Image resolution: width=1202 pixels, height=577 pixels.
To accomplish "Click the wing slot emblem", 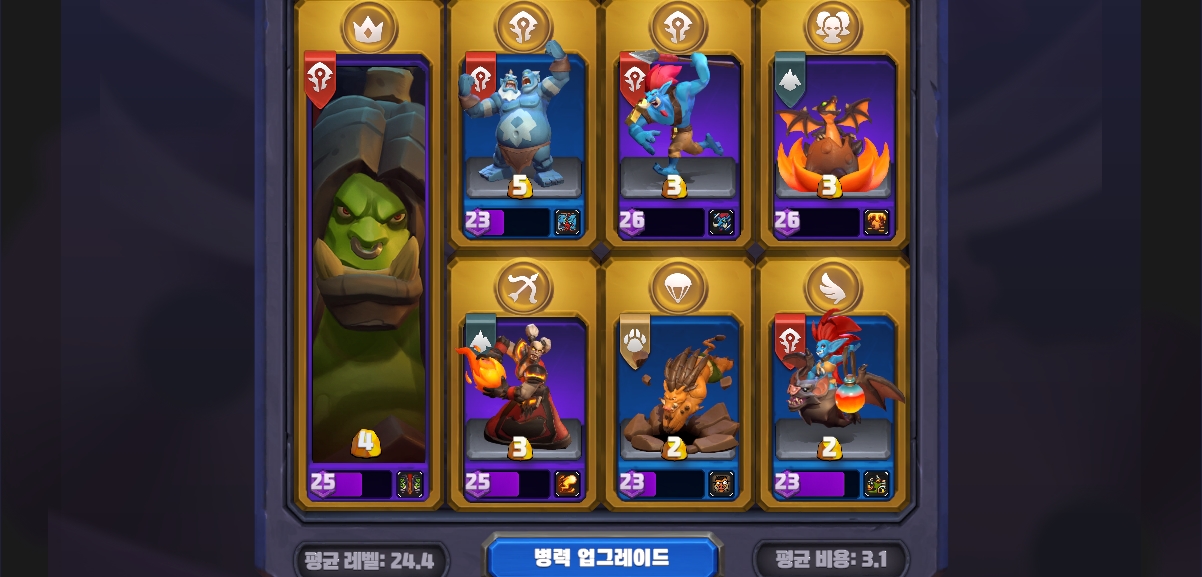I will (x=834, y=287).
